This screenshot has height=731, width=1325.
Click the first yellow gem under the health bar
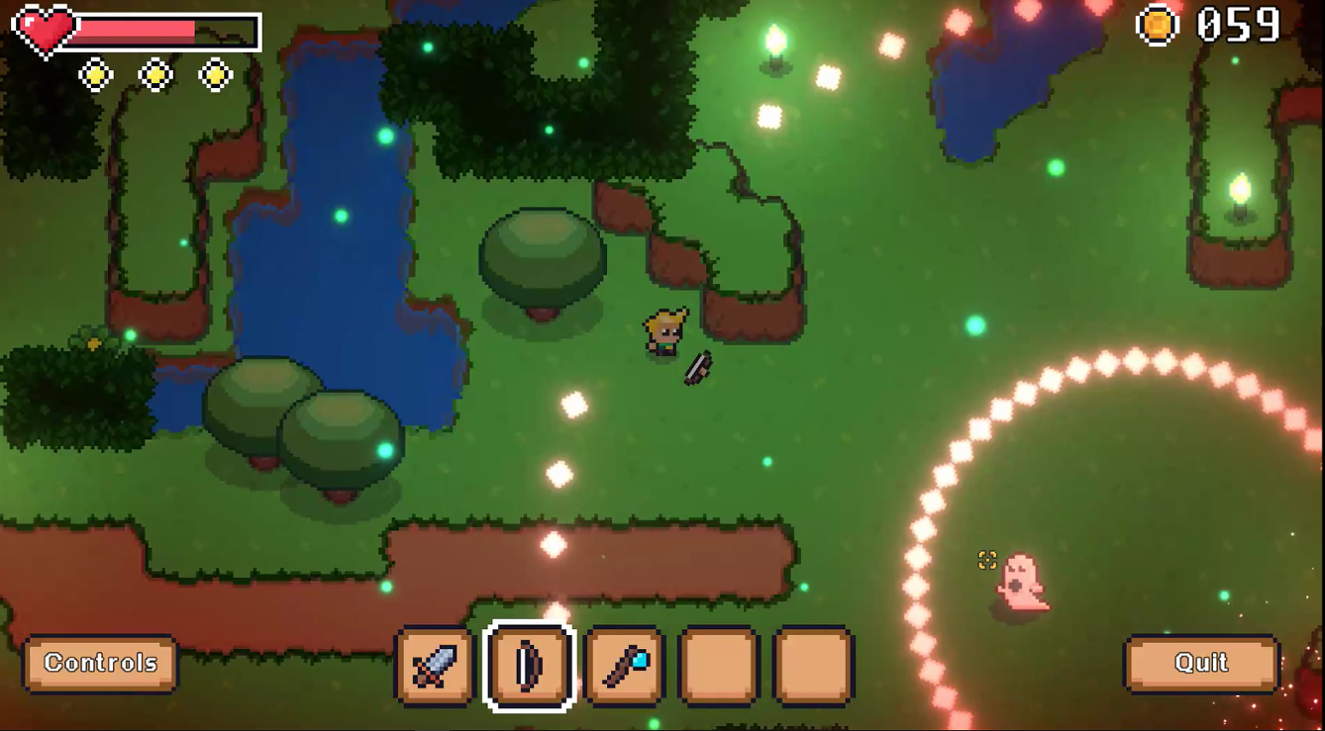(96, 73)
